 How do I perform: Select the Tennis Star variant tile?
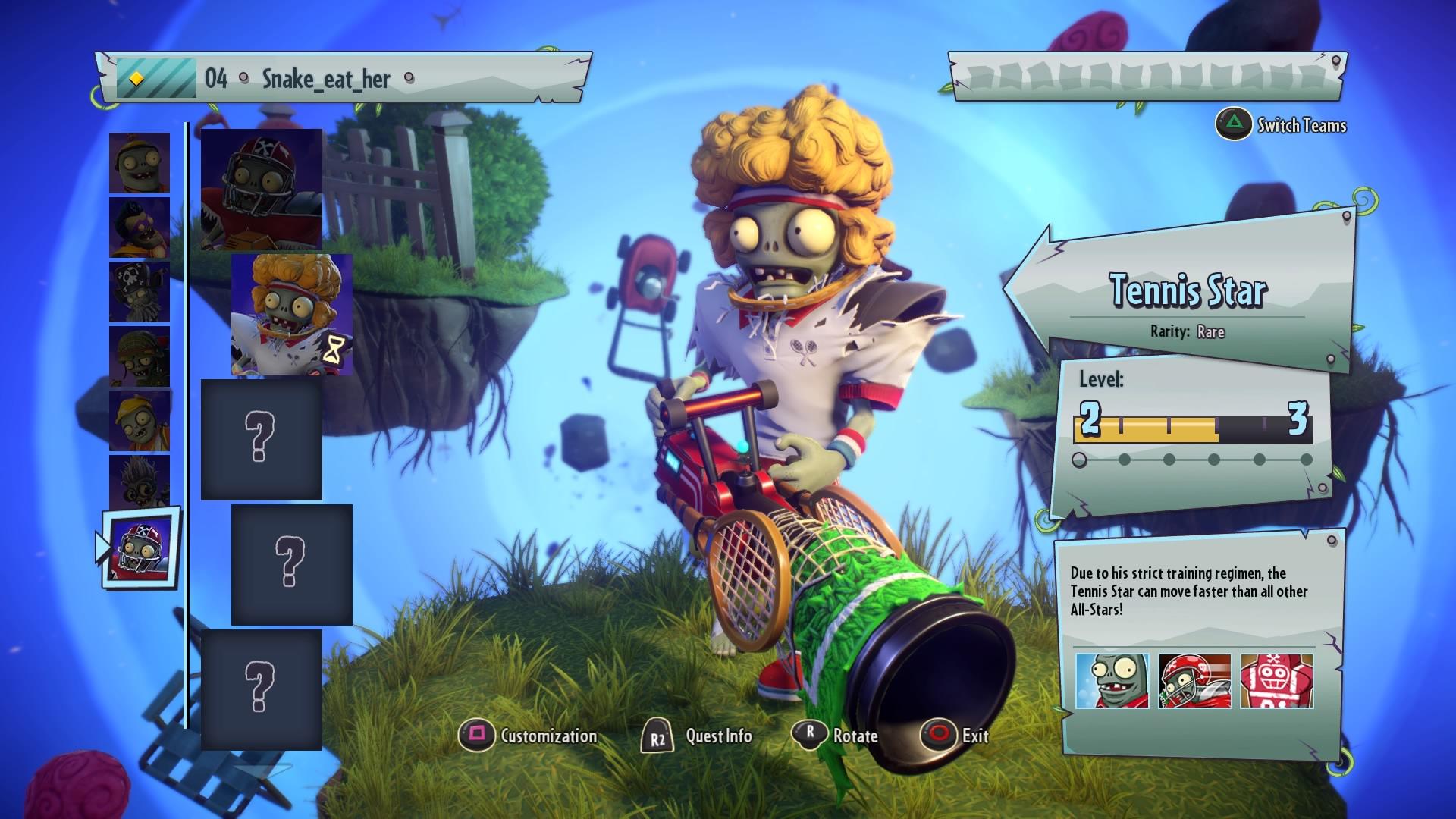pos(291,315)
